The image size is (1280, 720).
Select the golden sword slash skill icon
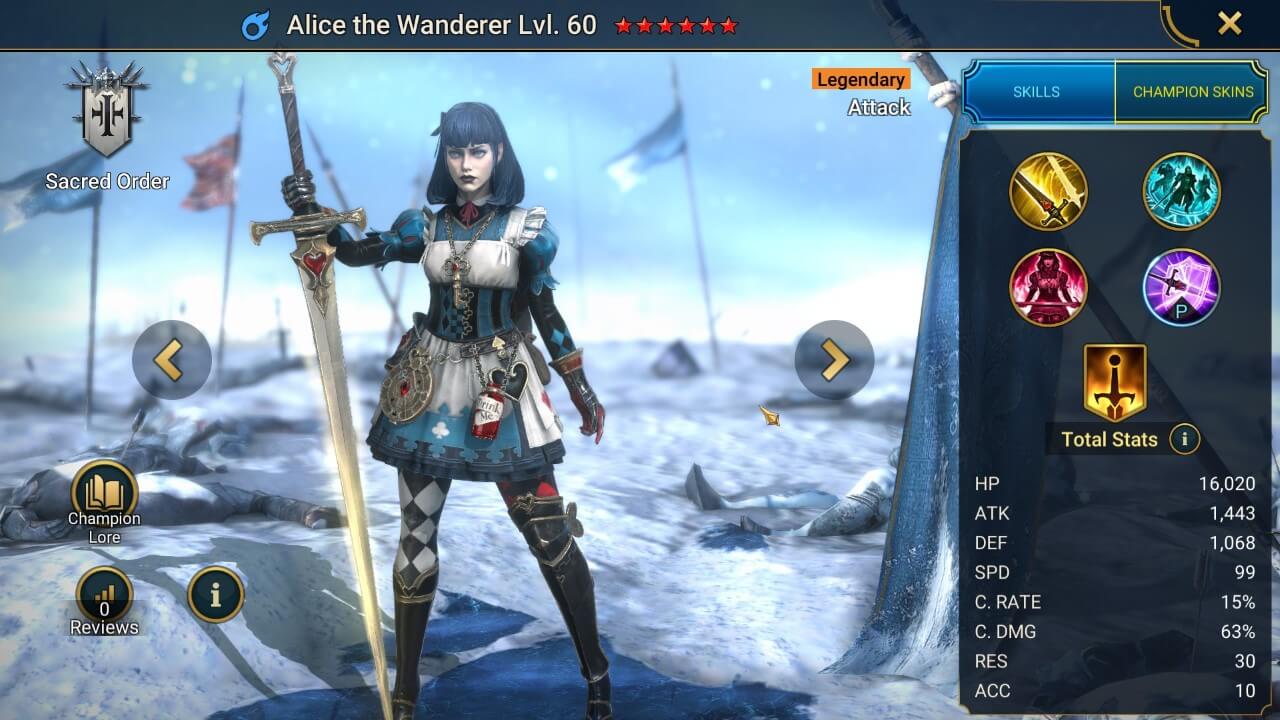pos(1048,191)
